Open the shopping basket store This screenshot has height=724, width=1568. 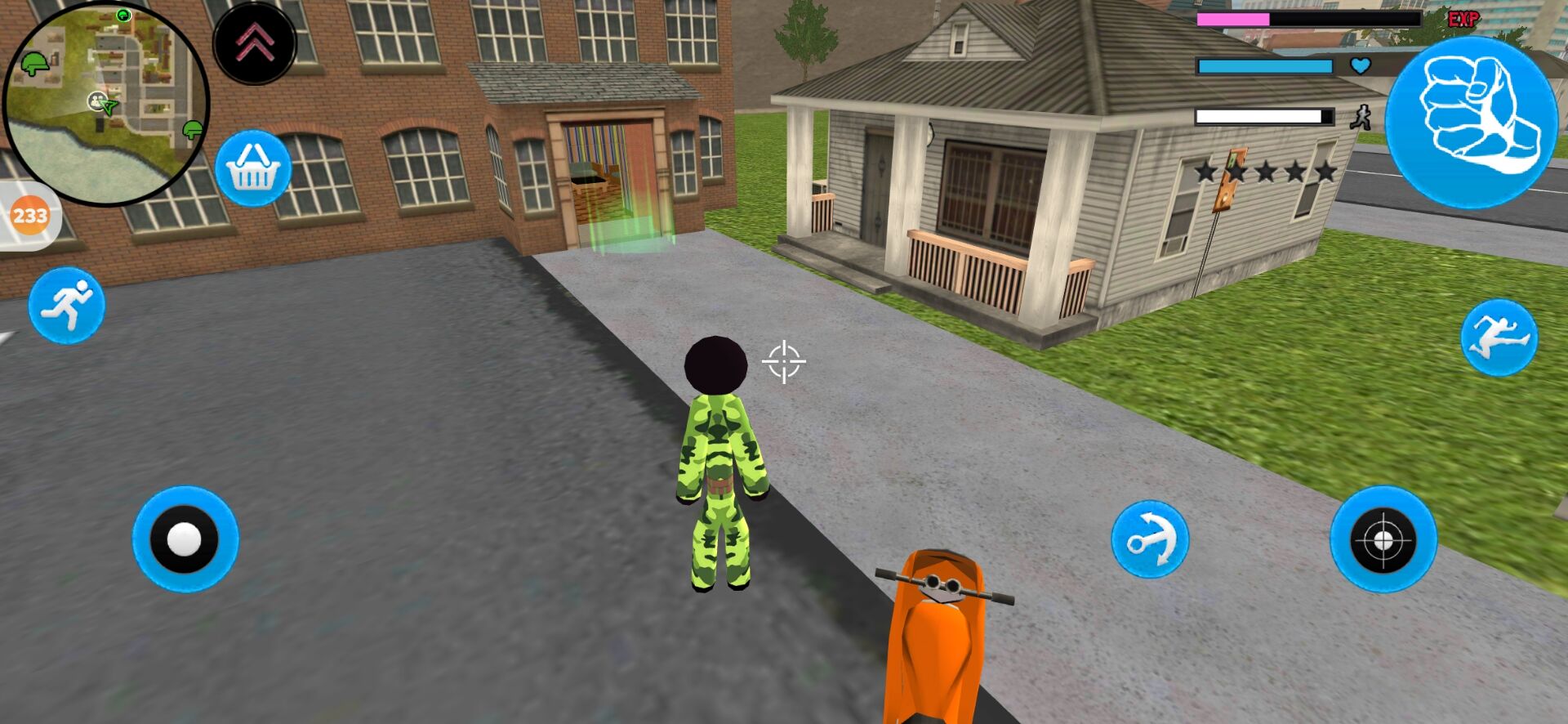(253, 168)
